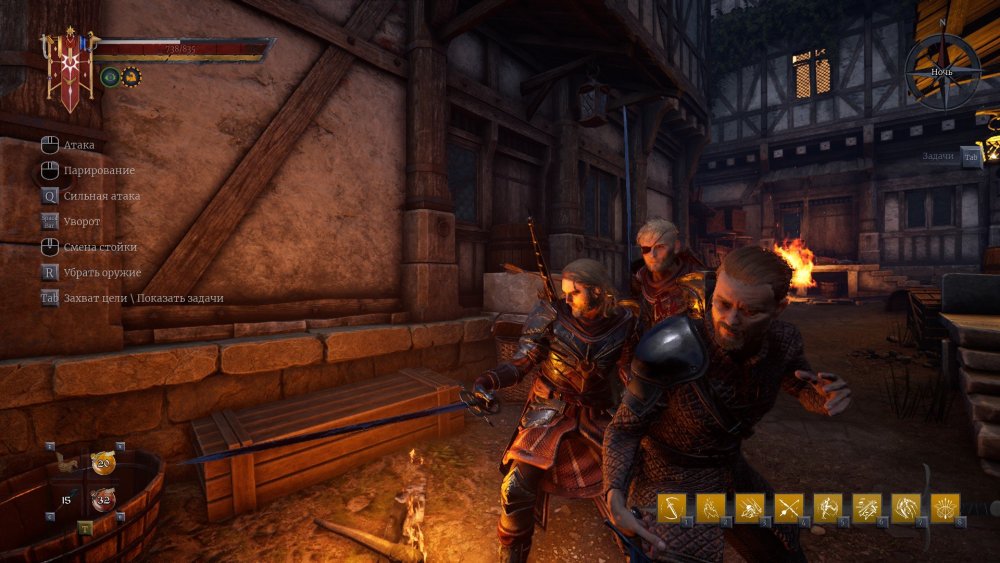Select the fan-shaped burst ability in slot 8
Viewport: 1000px width, 563px height.
click(945, 508)
